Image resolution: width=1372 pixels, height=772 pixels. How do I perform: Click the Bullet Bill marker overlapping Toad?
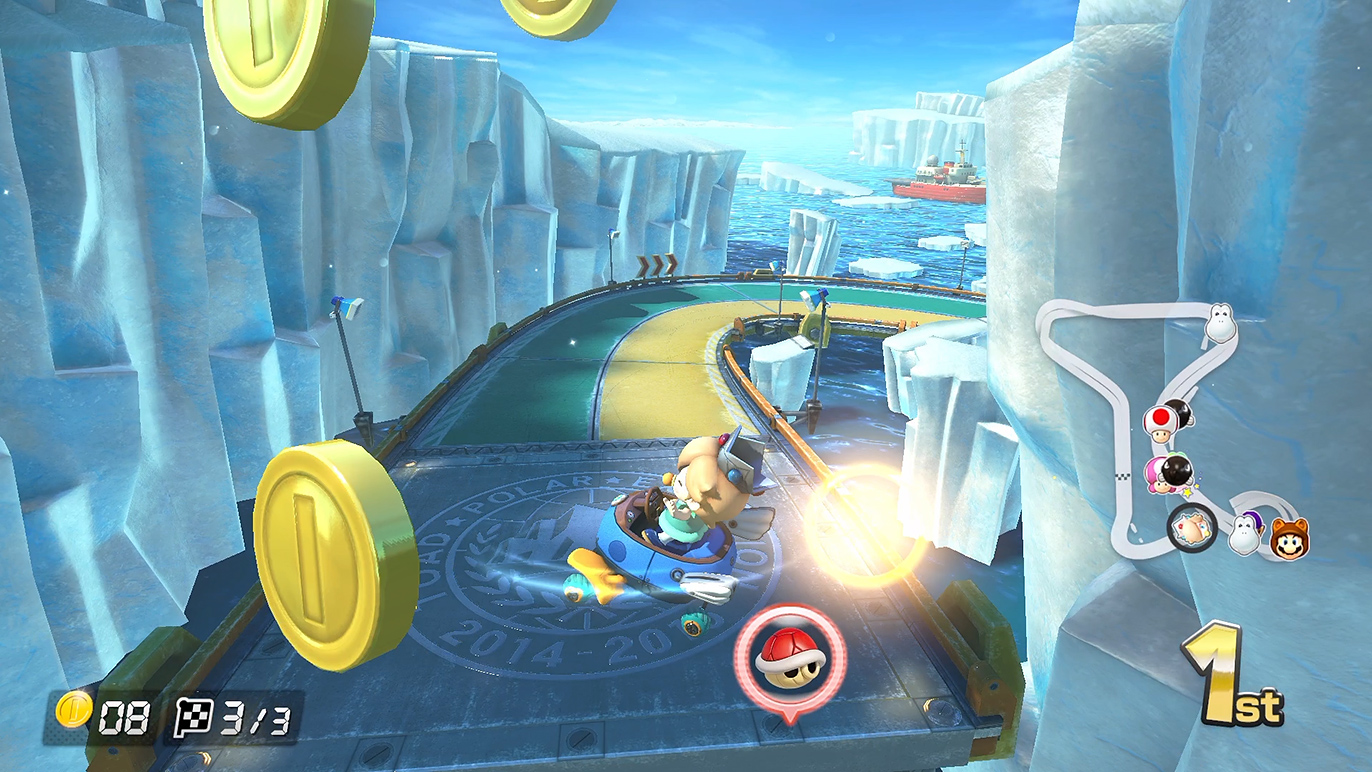tap(1180, 411)
